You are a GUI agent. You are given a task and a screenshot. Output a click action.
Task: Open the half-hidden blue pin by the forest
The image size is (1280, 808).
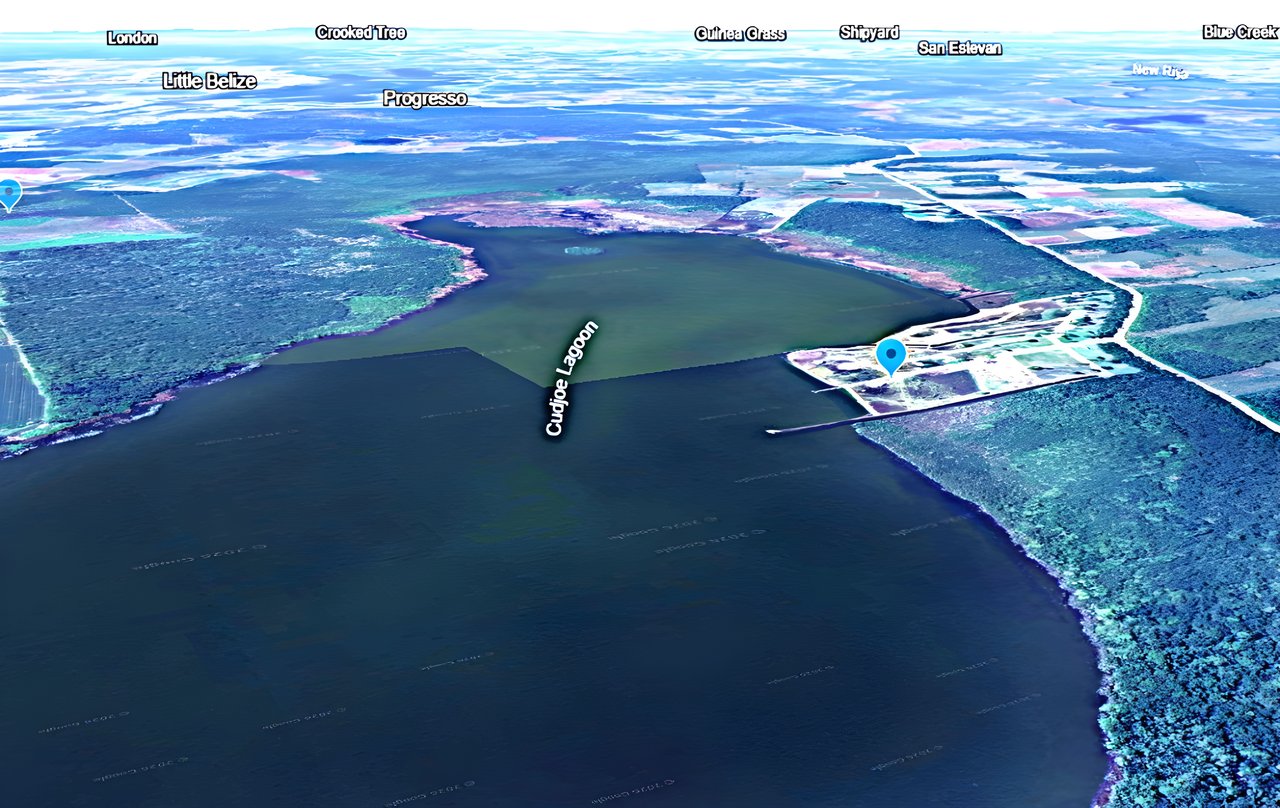coord(9,192)
